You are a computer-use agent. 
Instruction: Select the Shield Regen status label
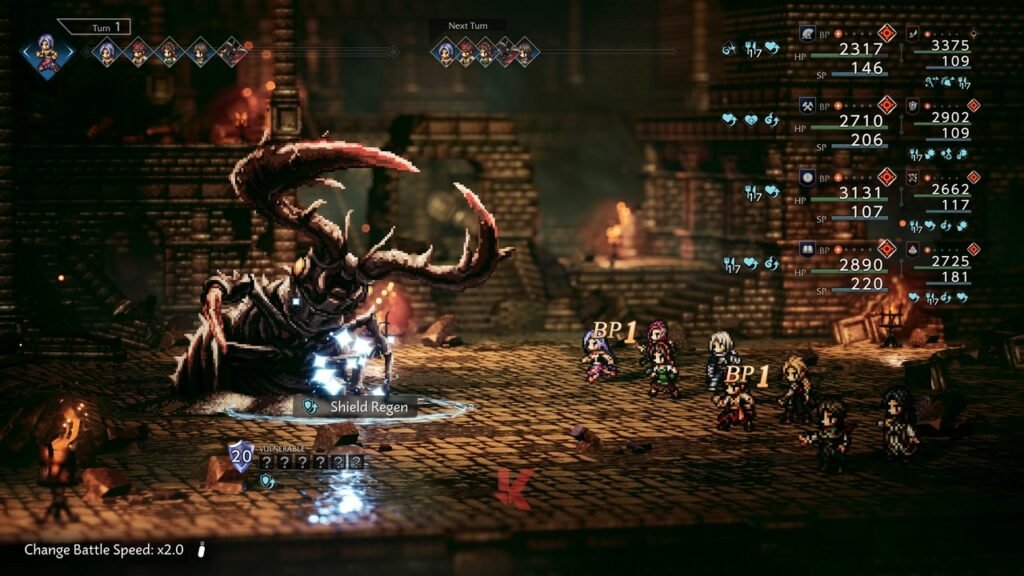pyautogui.click(x=357, y=407)
